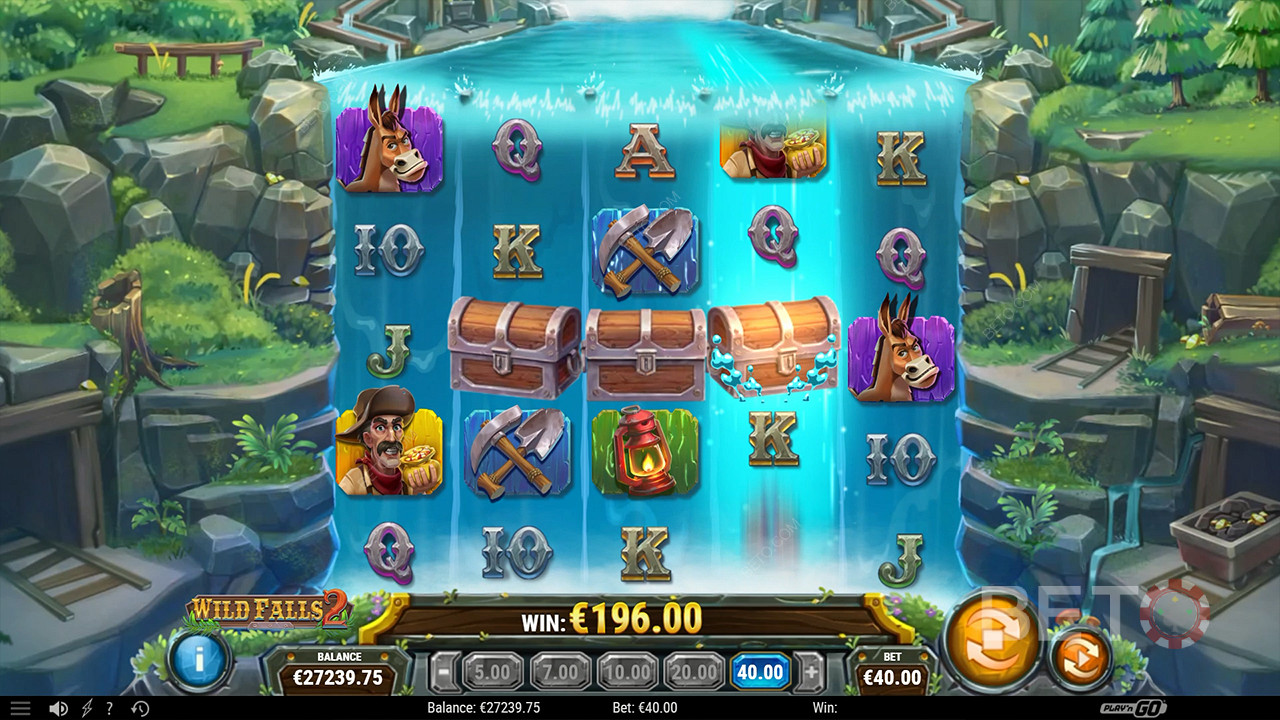Increase the bet with the plus button
1280x720 pixels.
coord(811,672)
